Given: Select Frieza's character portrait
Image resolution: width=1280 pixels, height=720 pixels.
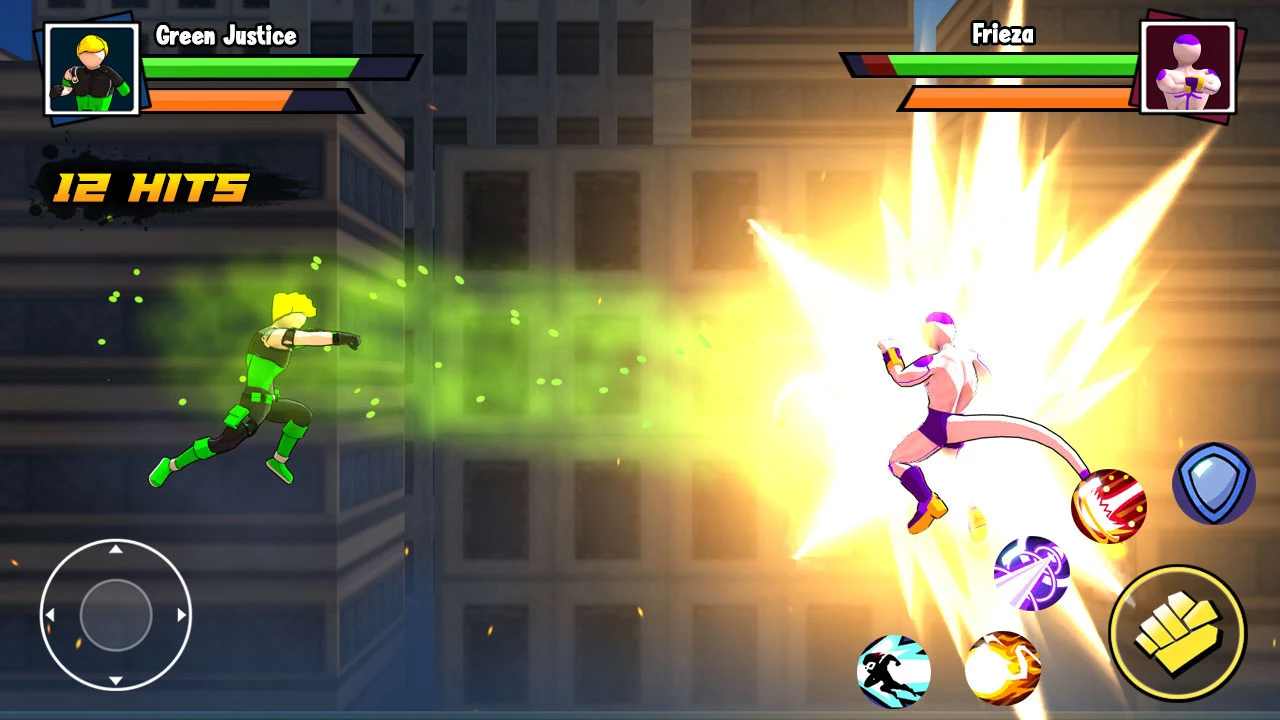Looking at the screenshot, I should click(1189, 68).
